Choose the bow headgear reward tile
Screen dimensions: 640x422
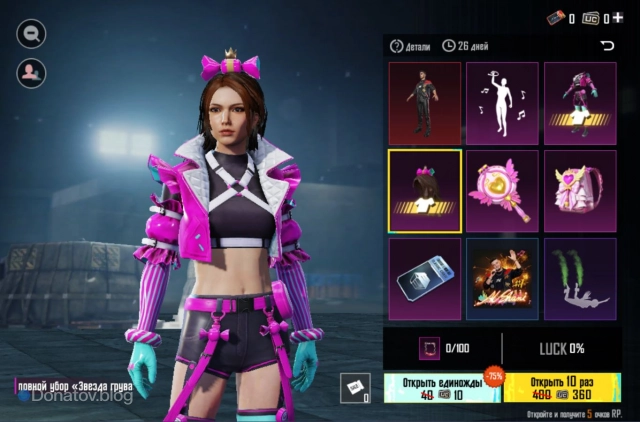424,191
